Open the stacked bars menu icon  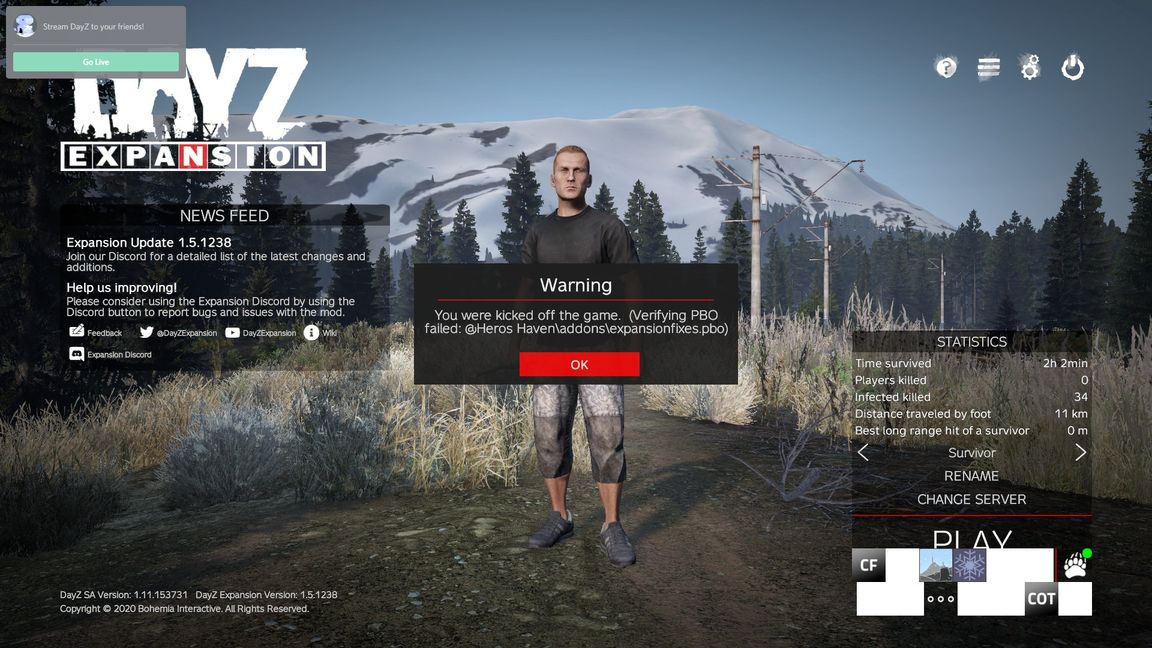(x=988, y=67)
